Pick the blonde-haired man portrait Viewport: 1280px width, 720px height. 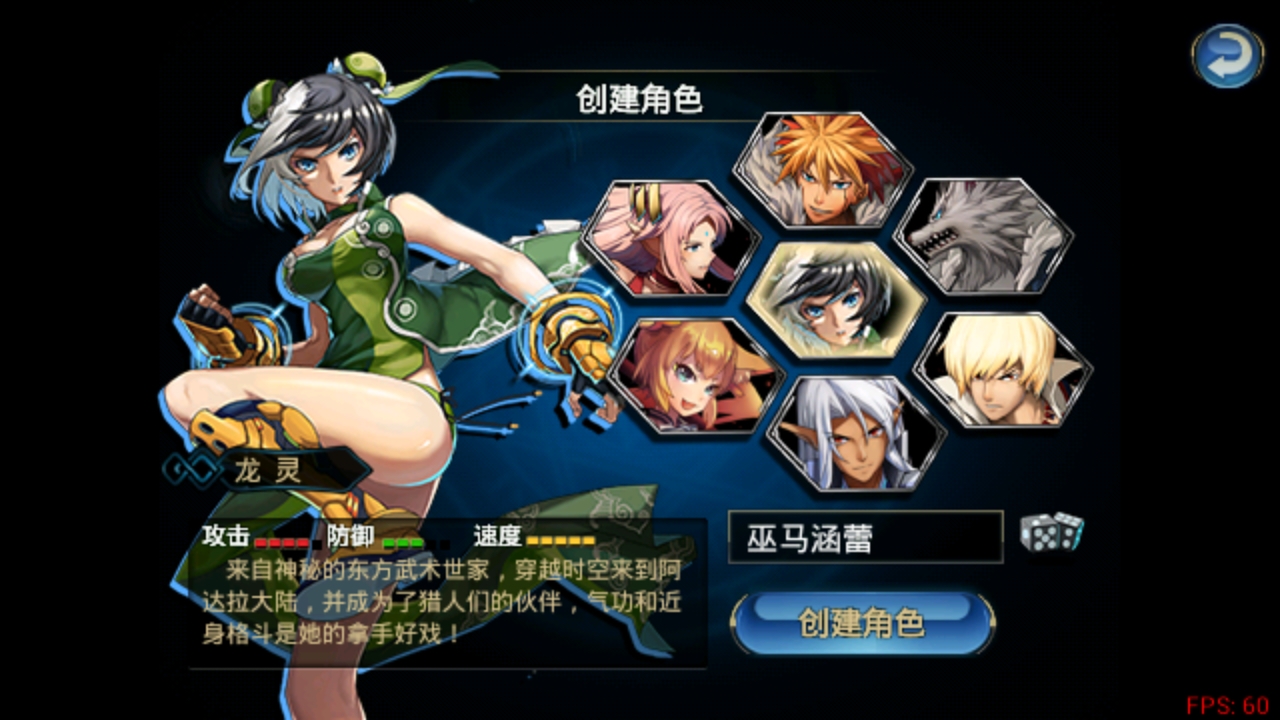click(x=1002, y=370)
